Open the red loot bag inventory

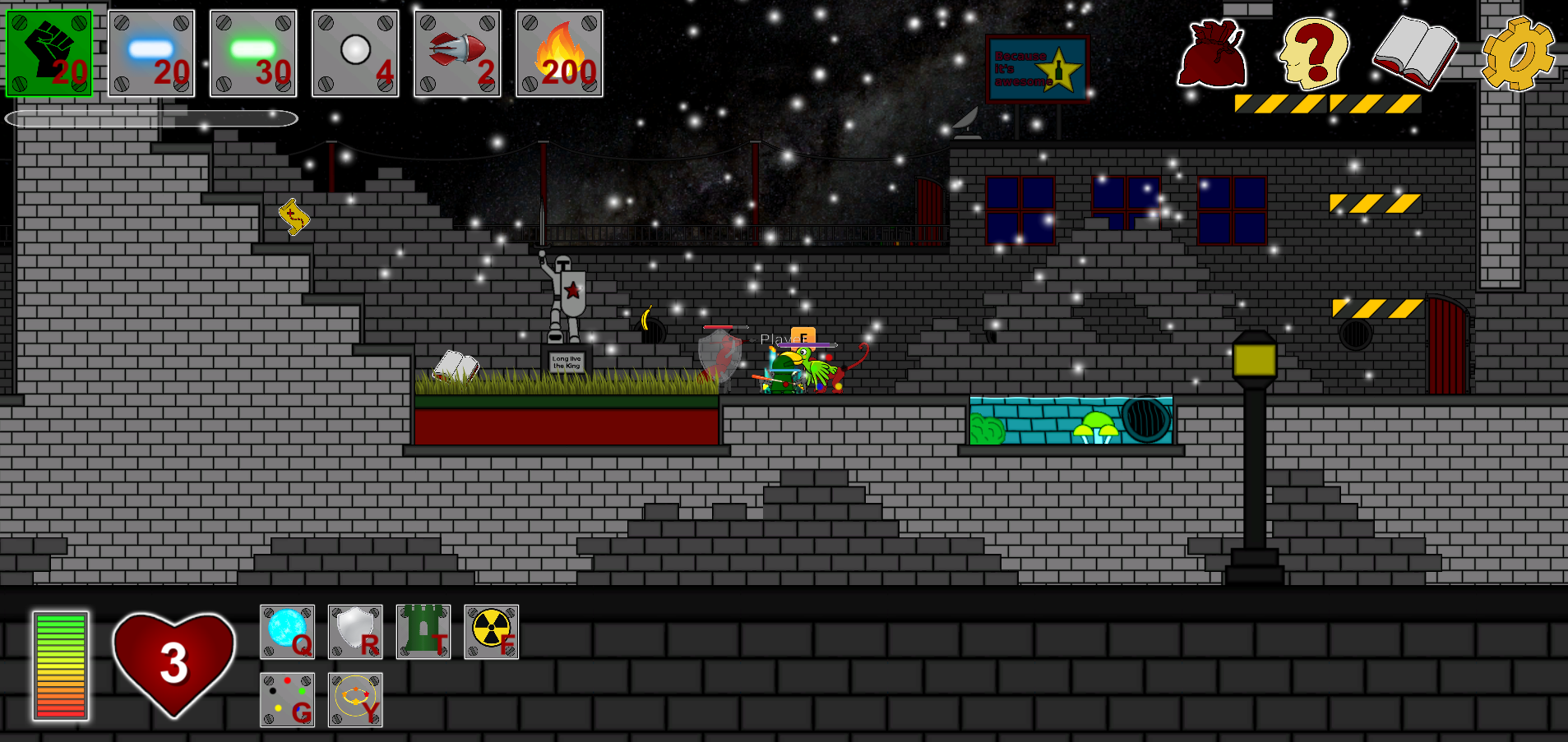[x=1212, y=54]
